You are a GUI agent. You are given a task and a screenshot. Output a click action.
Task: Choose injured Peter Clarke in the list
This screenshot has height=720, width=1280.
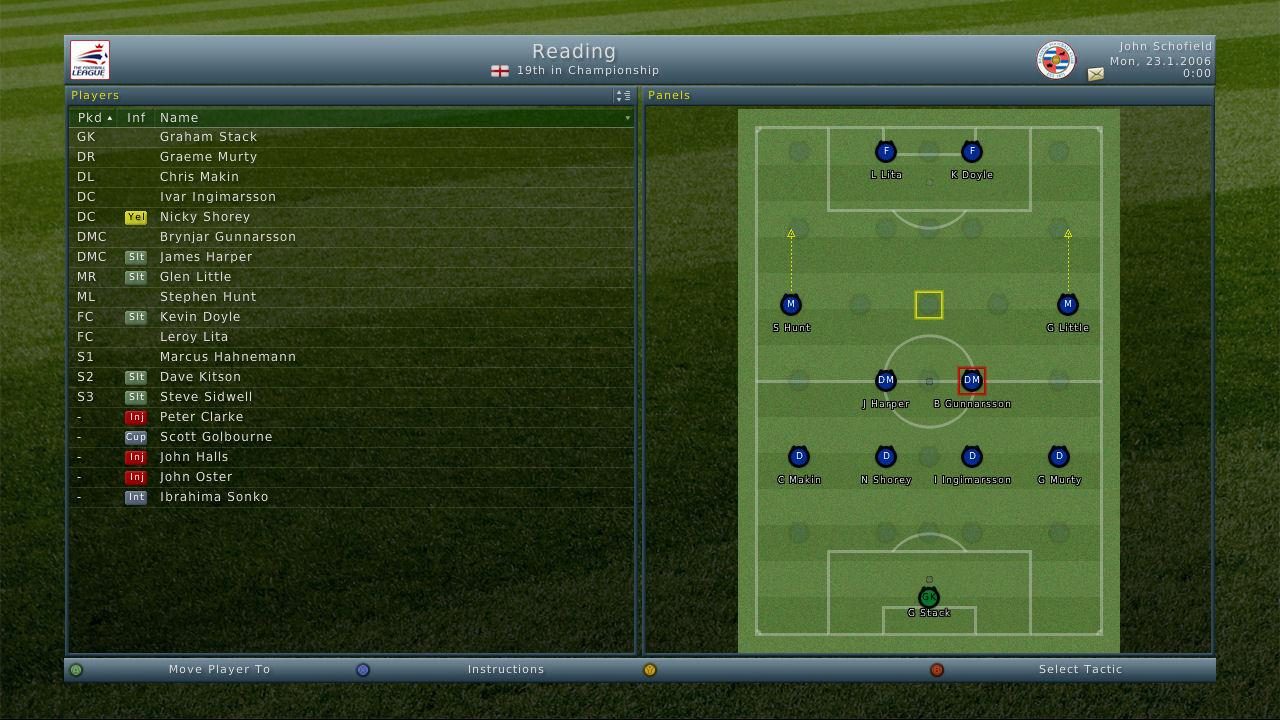pyautogui.click(x=201, y=417)
